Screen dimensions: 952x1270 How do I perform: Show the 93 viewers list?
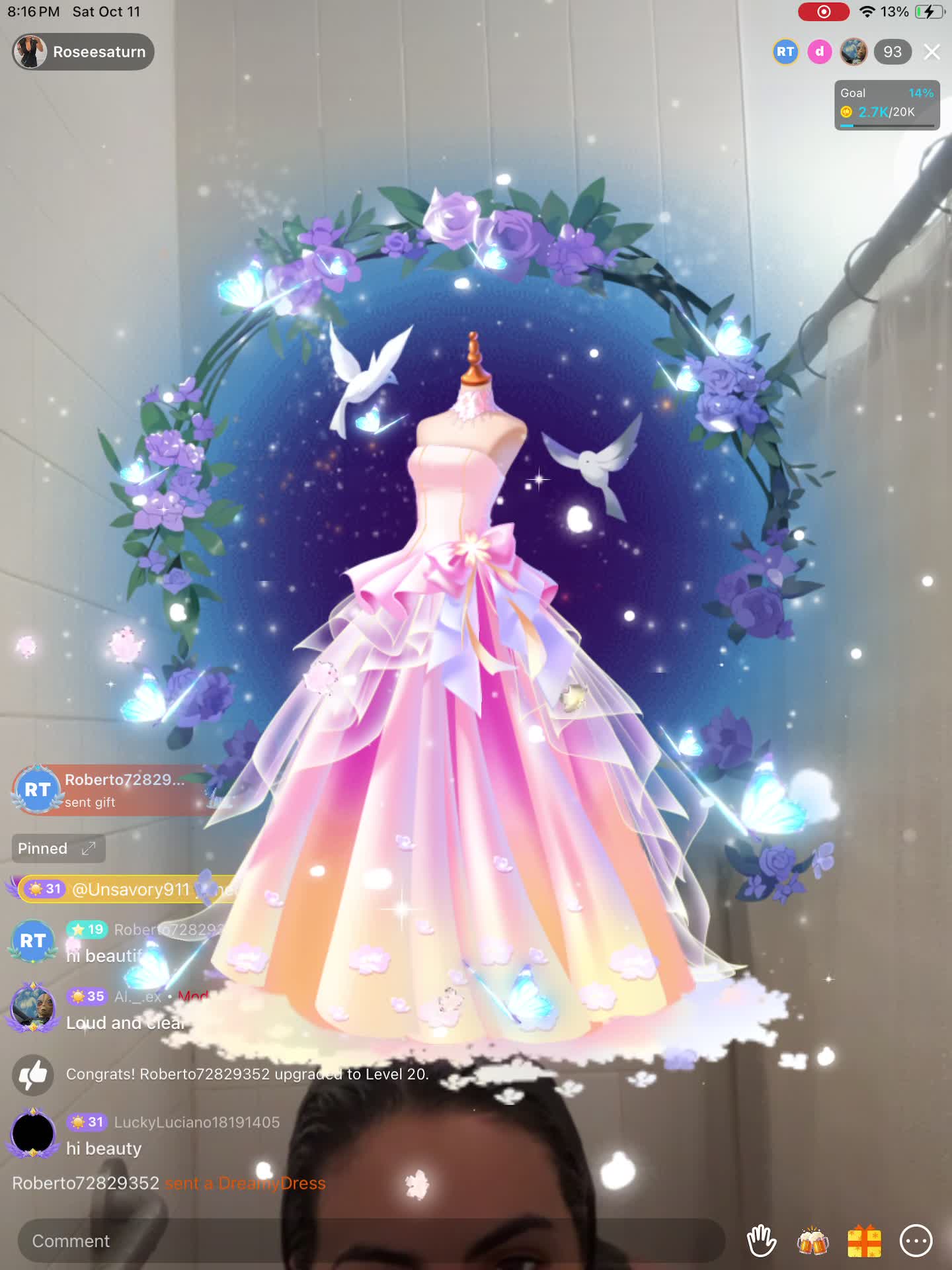pyautogui.click(x=892, y=52)
